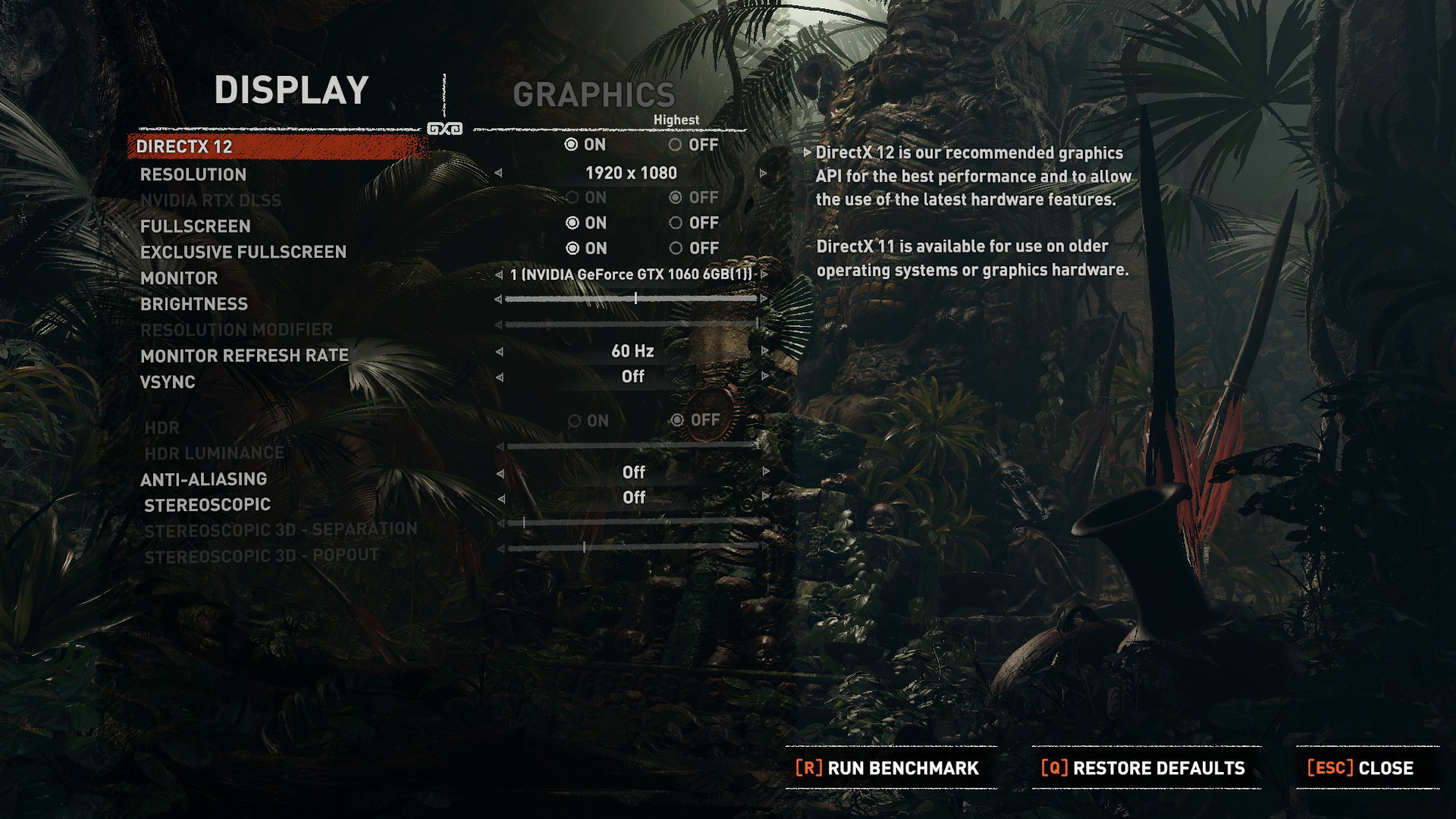Select the Resolution row label
The width and height of the screenshot is (1456, 819).
coord(193,175)
